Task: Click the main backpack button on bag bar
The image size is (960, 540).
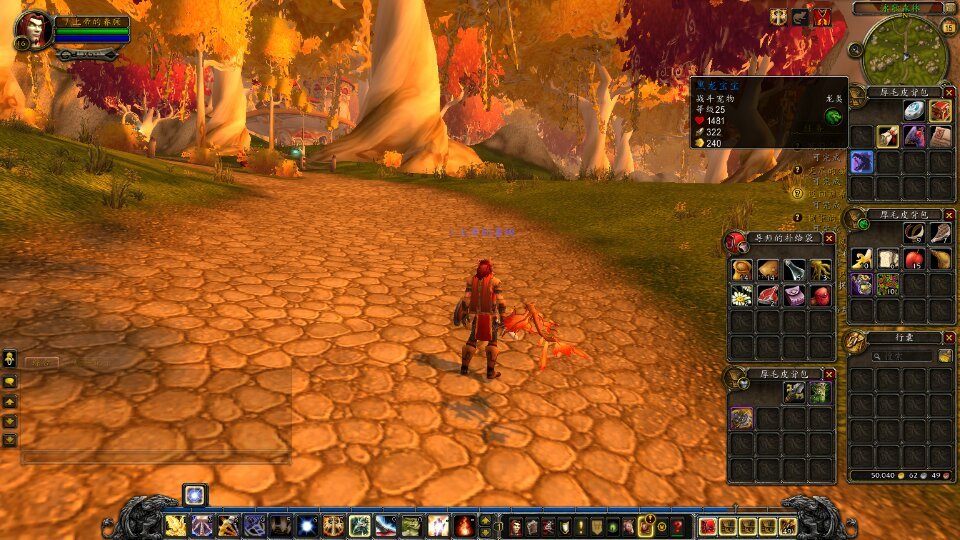Action: [x=788, y=525]
